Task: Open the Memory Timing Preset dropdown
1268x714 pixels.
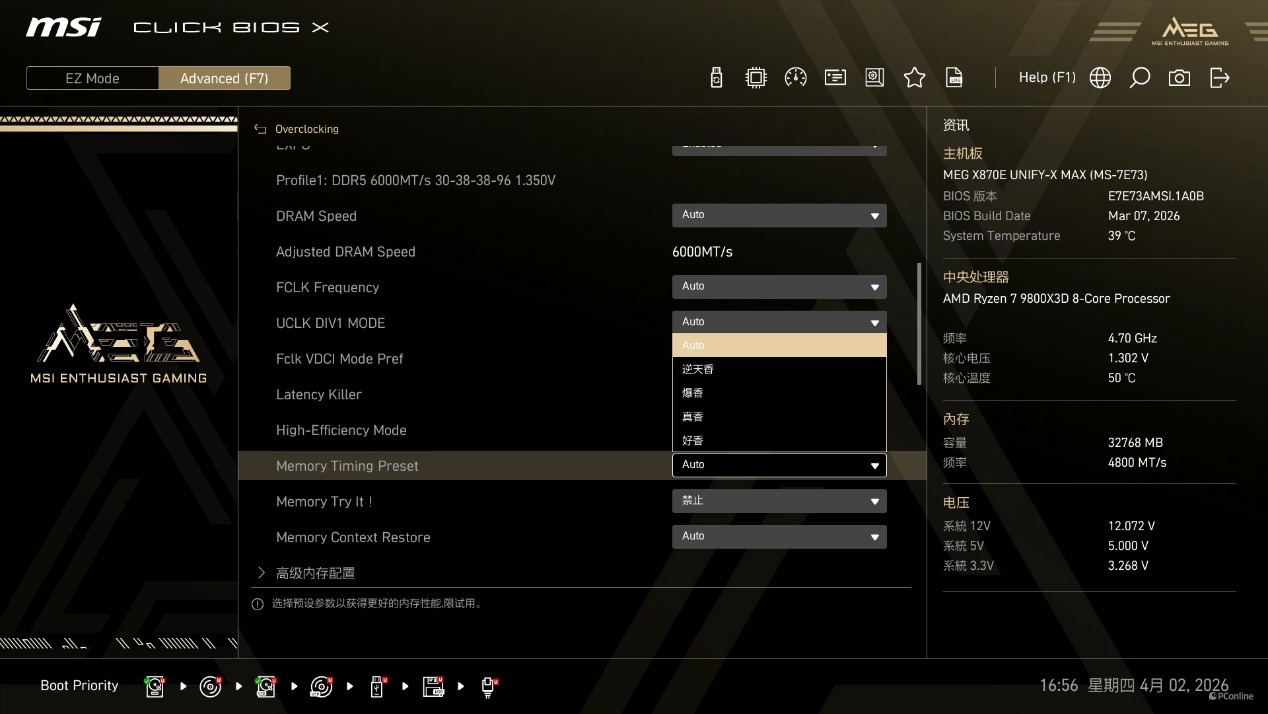Action: pyautogui.click(x=778, y=465)
